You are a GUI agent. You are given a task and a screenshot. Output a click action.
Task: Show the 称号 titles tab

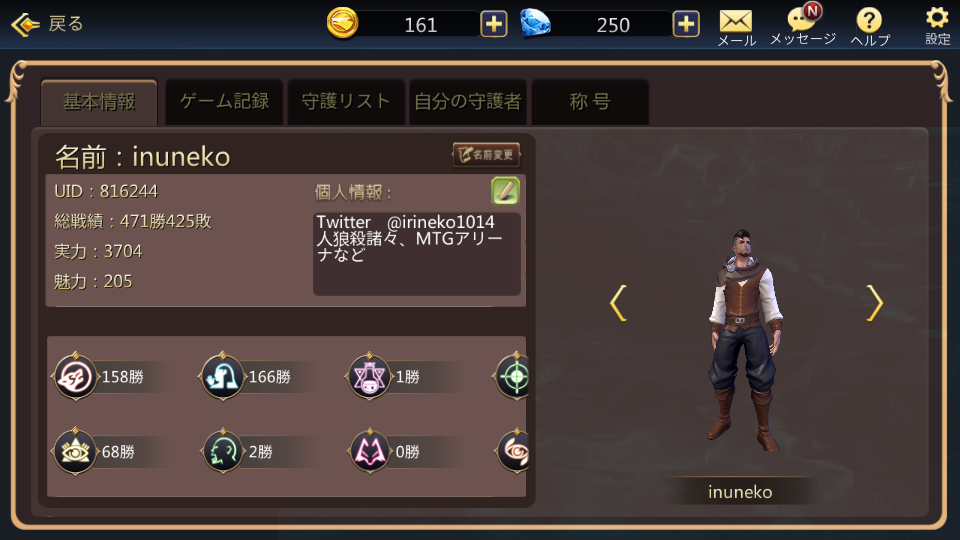click(590, 102)
